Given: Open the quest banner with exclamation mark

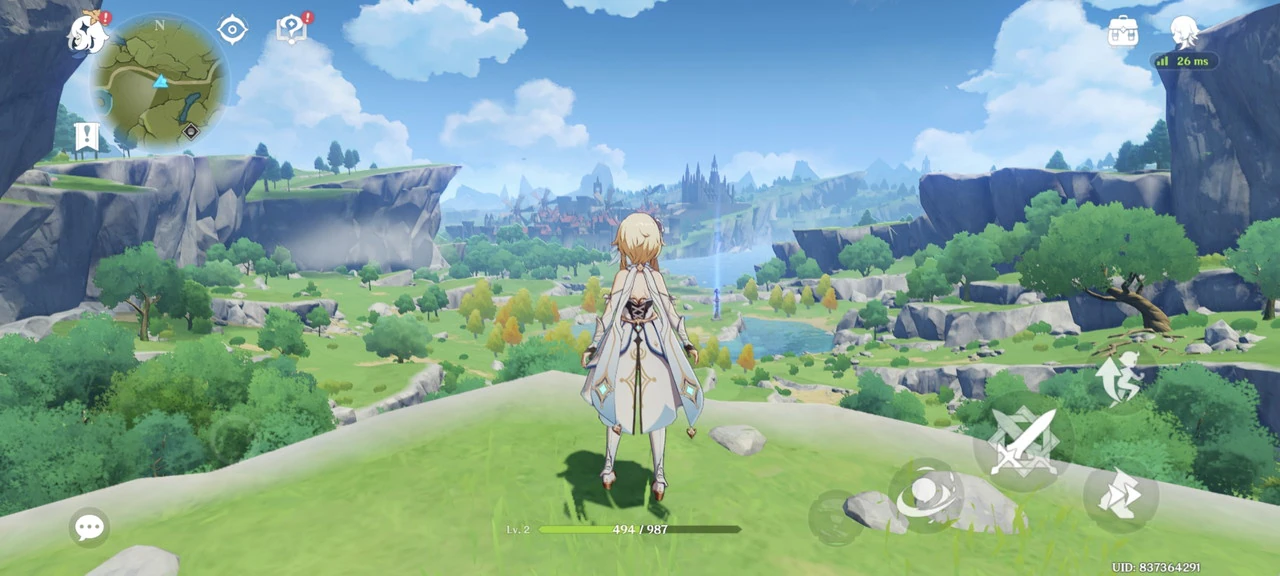Looking at the screenshot, I should 87,136.
